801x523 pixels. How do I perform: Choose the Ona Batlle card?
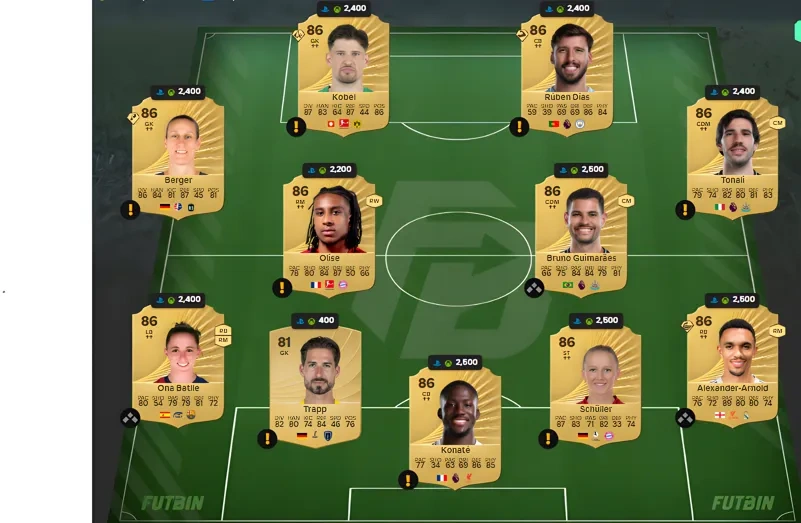coord(178,362)
